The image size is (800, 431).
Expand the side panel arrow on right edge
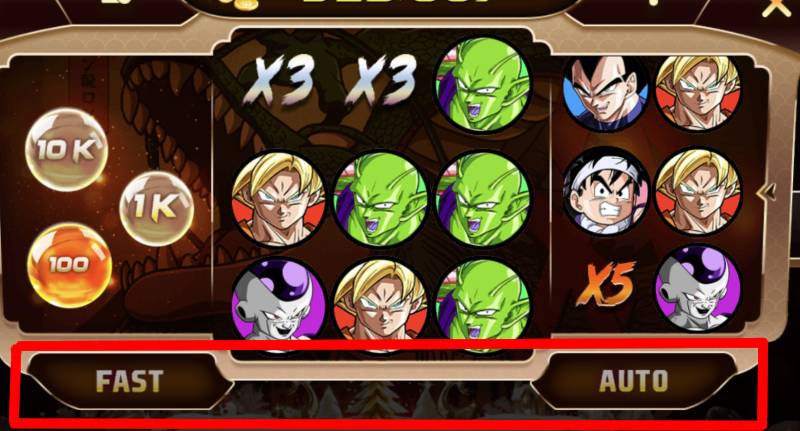click(x=769, y=191)
